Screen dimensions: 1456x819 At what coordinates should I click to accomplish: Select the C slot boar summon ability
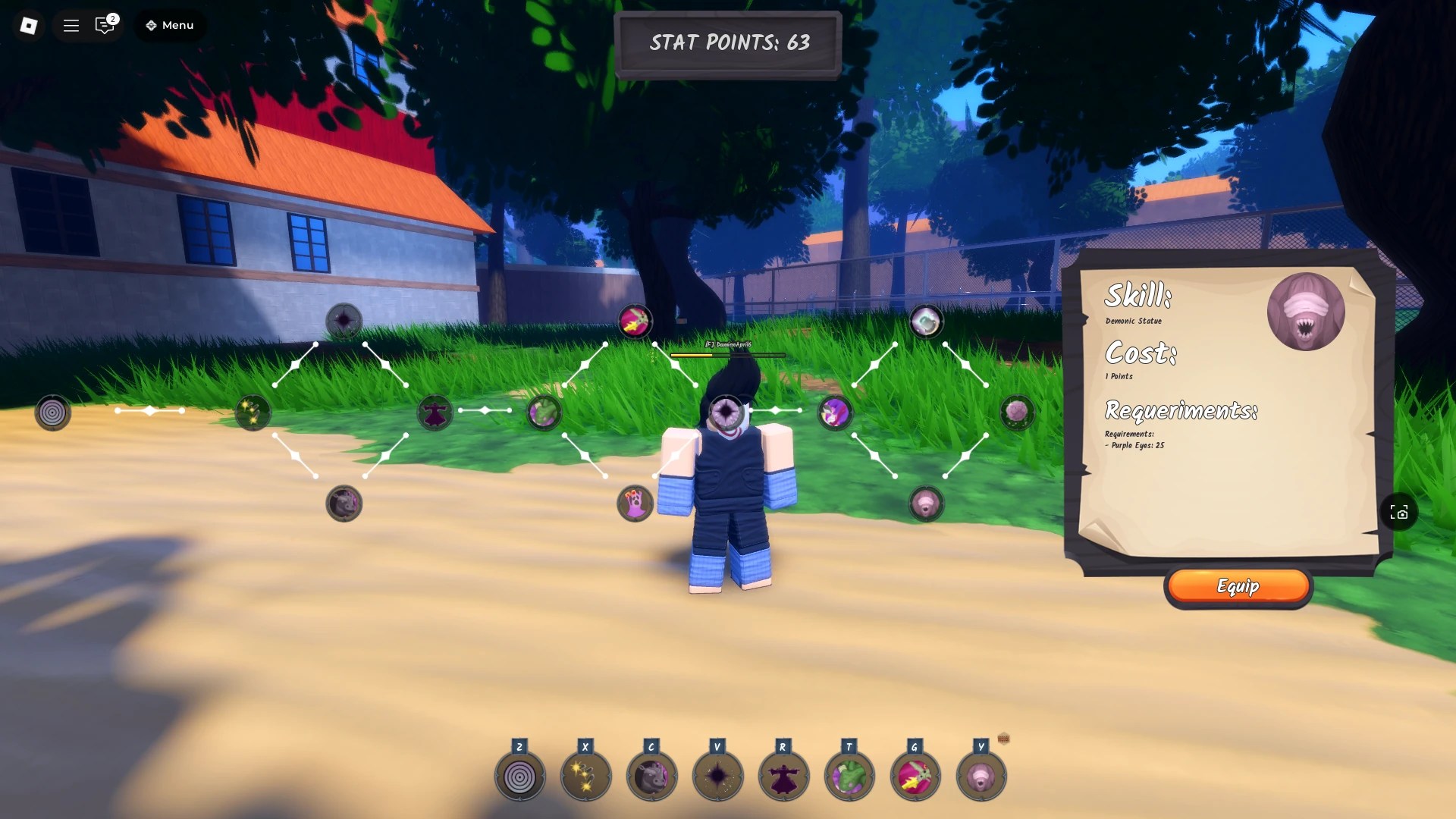[x=651, y=775]
